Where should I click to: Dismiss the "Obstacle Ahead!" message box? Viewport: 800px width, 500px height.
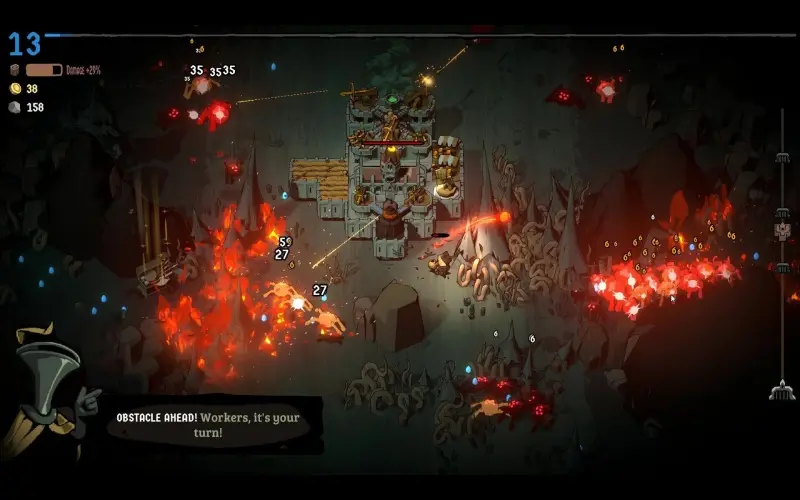(x=214, y=424)
